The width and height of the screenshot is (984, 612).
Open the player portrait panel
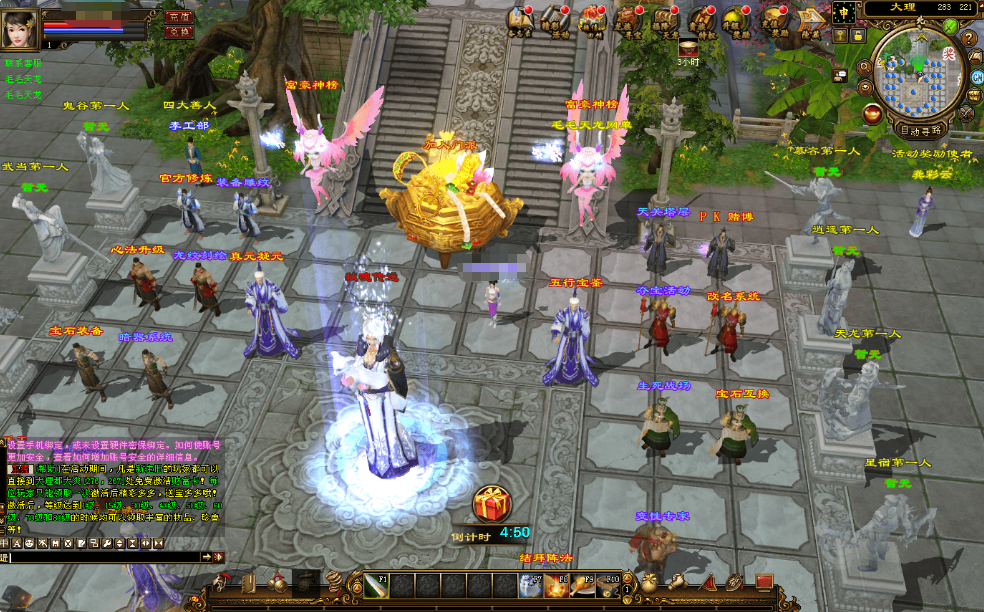[20, 24]
